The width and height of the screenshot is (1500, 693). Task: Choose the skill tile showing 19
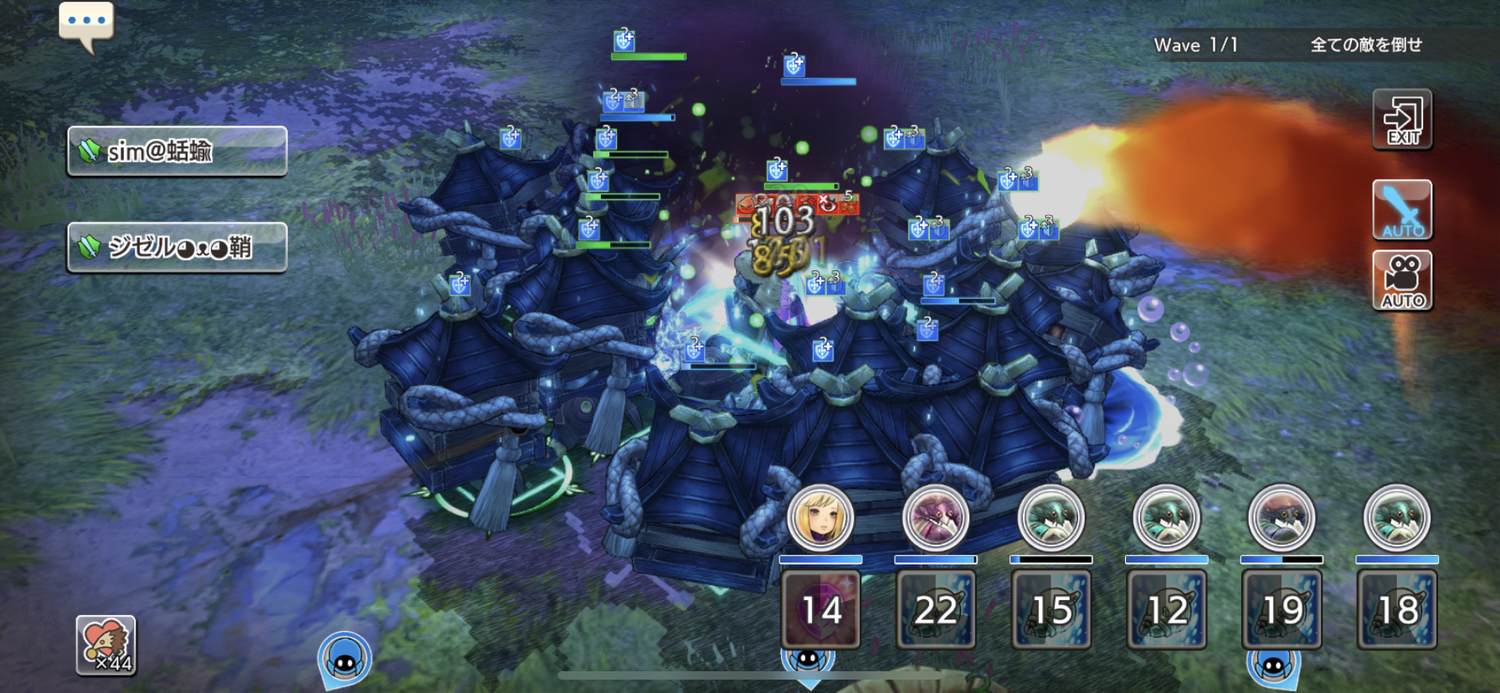[x=1282, y=609]
